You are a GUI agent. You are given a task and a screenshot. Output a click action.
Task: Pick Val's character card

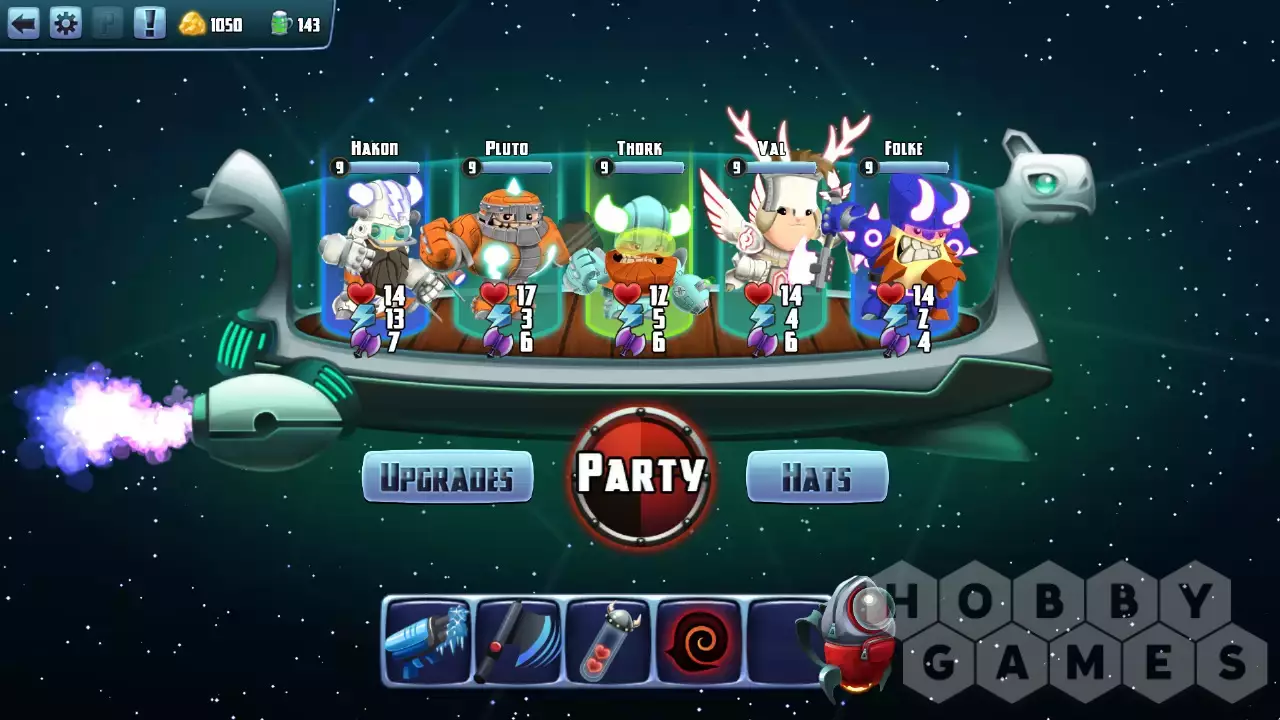771,250
